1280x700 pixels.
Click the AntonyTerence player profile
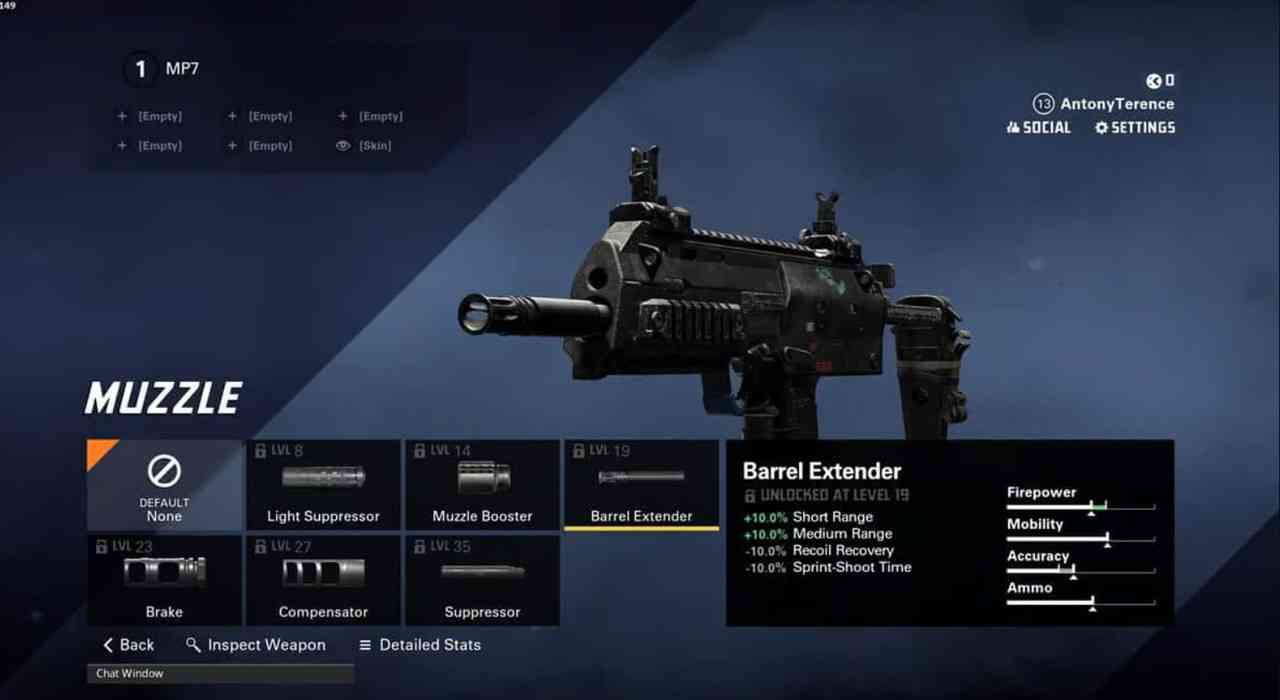1115,104
